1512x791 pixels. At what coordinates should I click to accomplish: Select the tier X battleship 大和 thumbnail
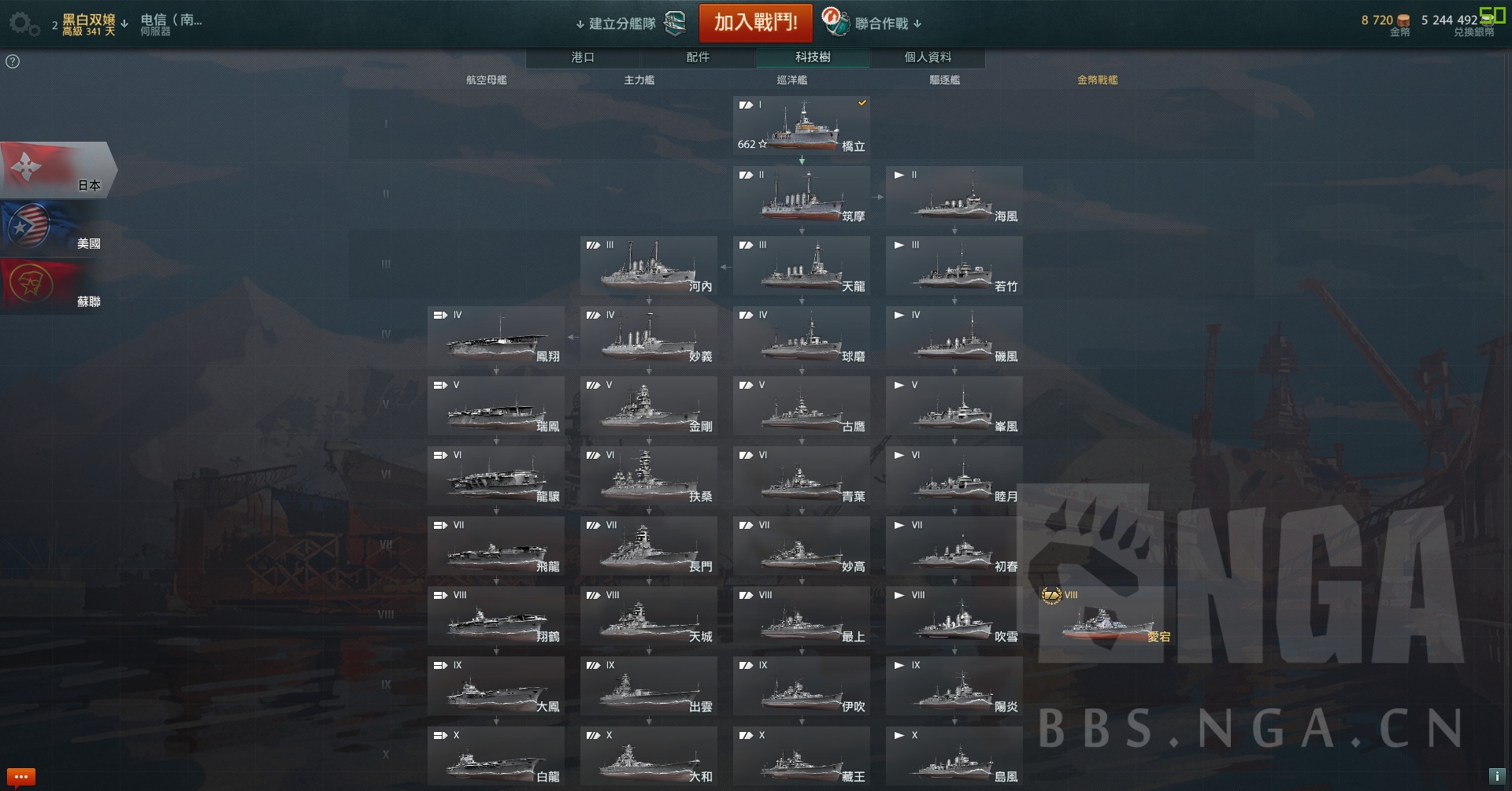tap(649, 756)
